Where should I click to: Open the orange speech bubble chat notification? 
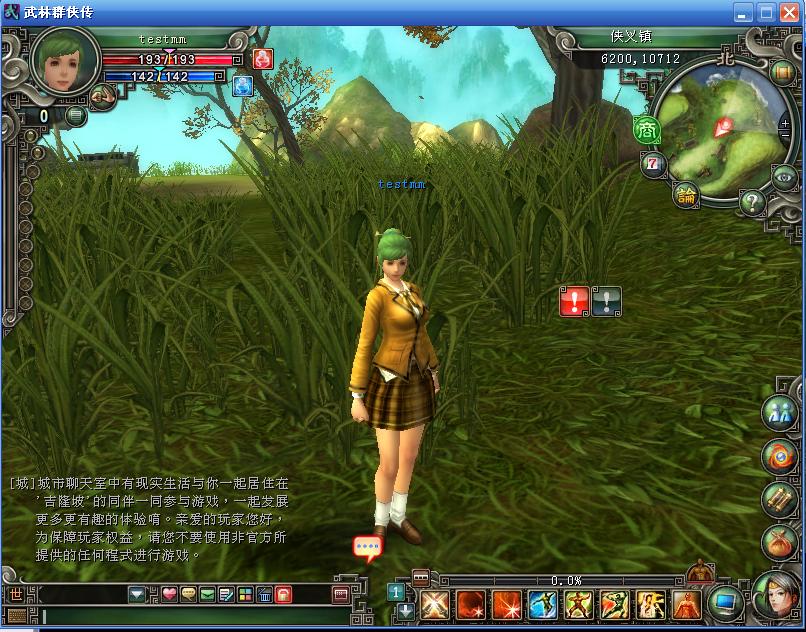(x=367, y=548)
